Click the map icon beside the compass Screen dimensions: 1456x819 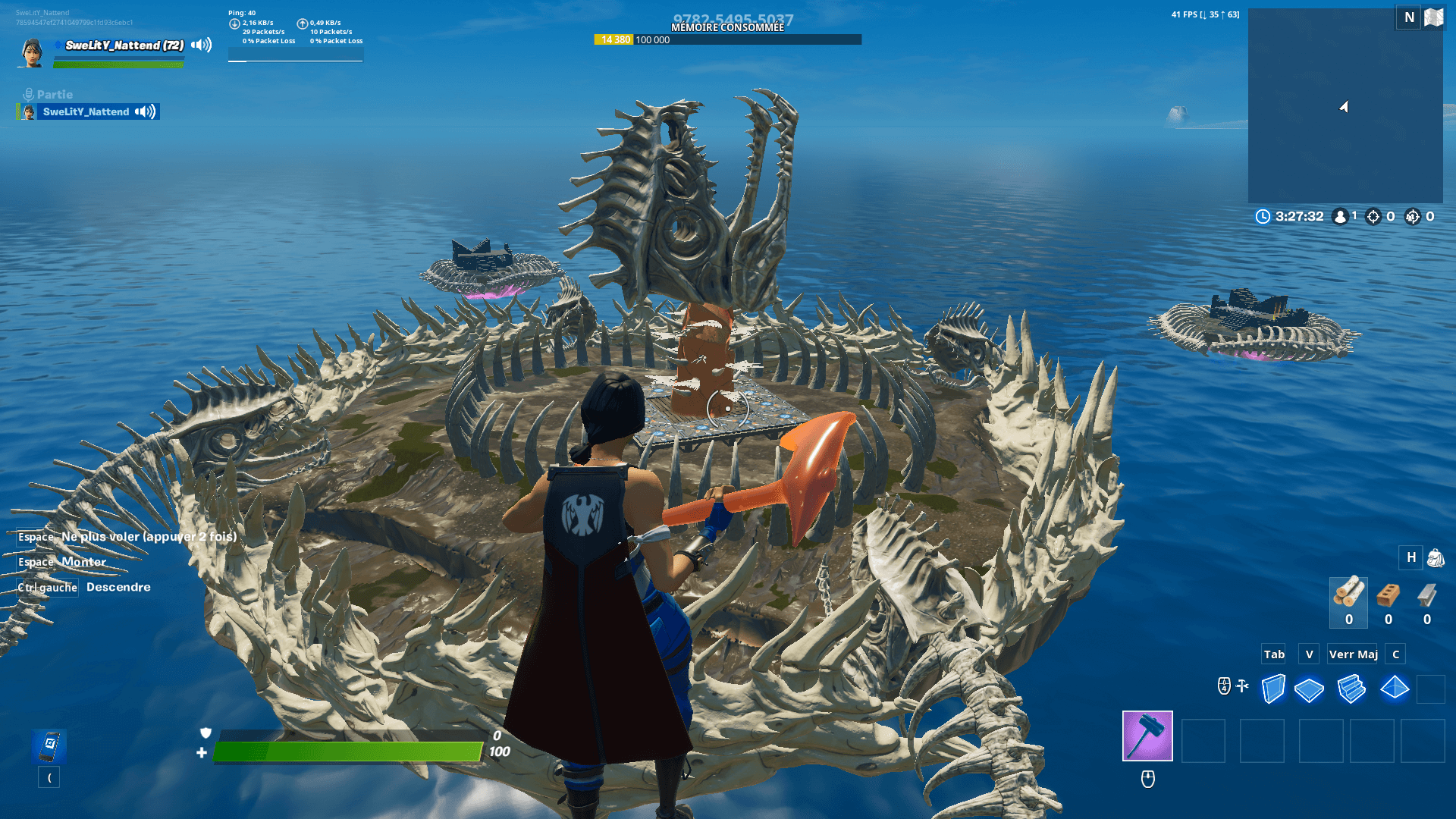[1435, 17]
